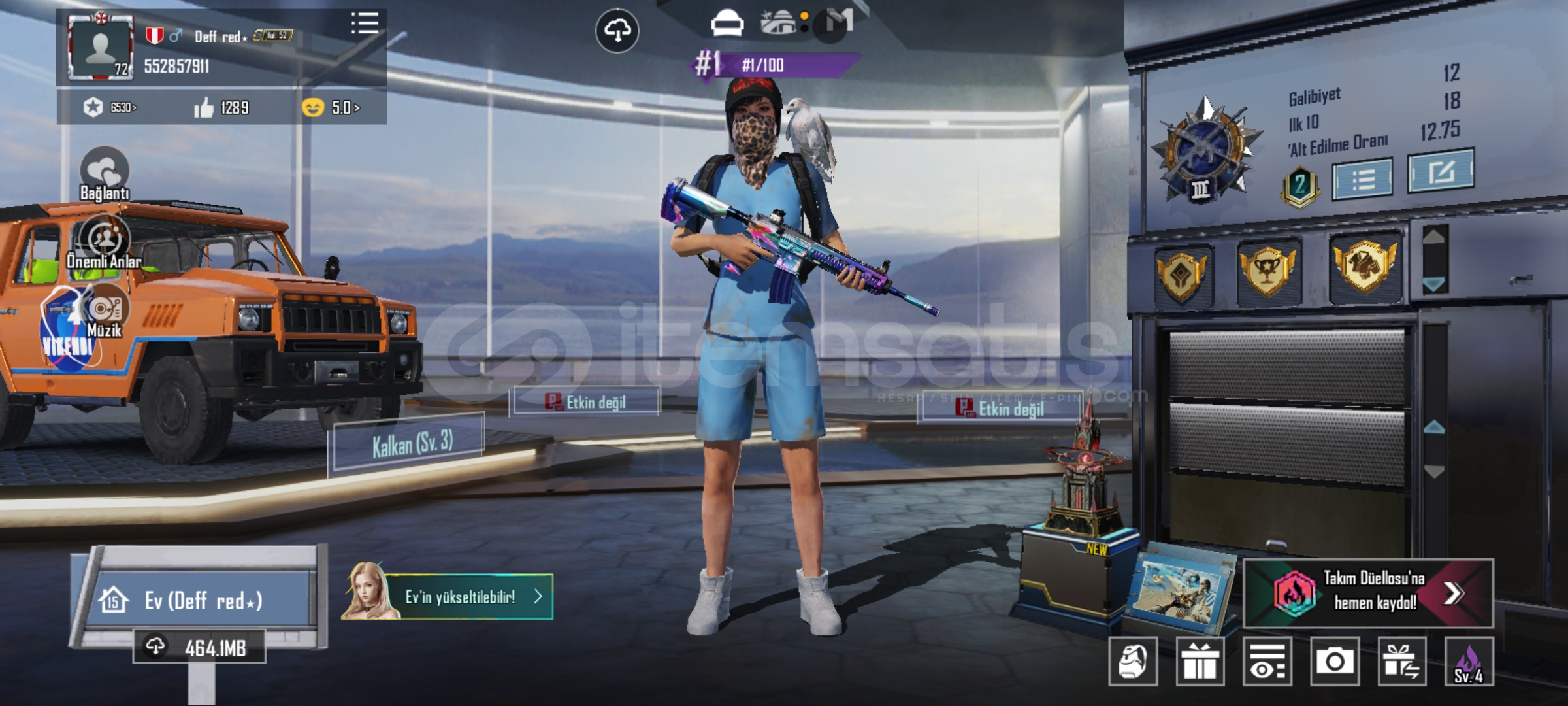Download the 464.1MB resource pack
The height and width of the screenshot is (706, 1568).
click(199, 647)
